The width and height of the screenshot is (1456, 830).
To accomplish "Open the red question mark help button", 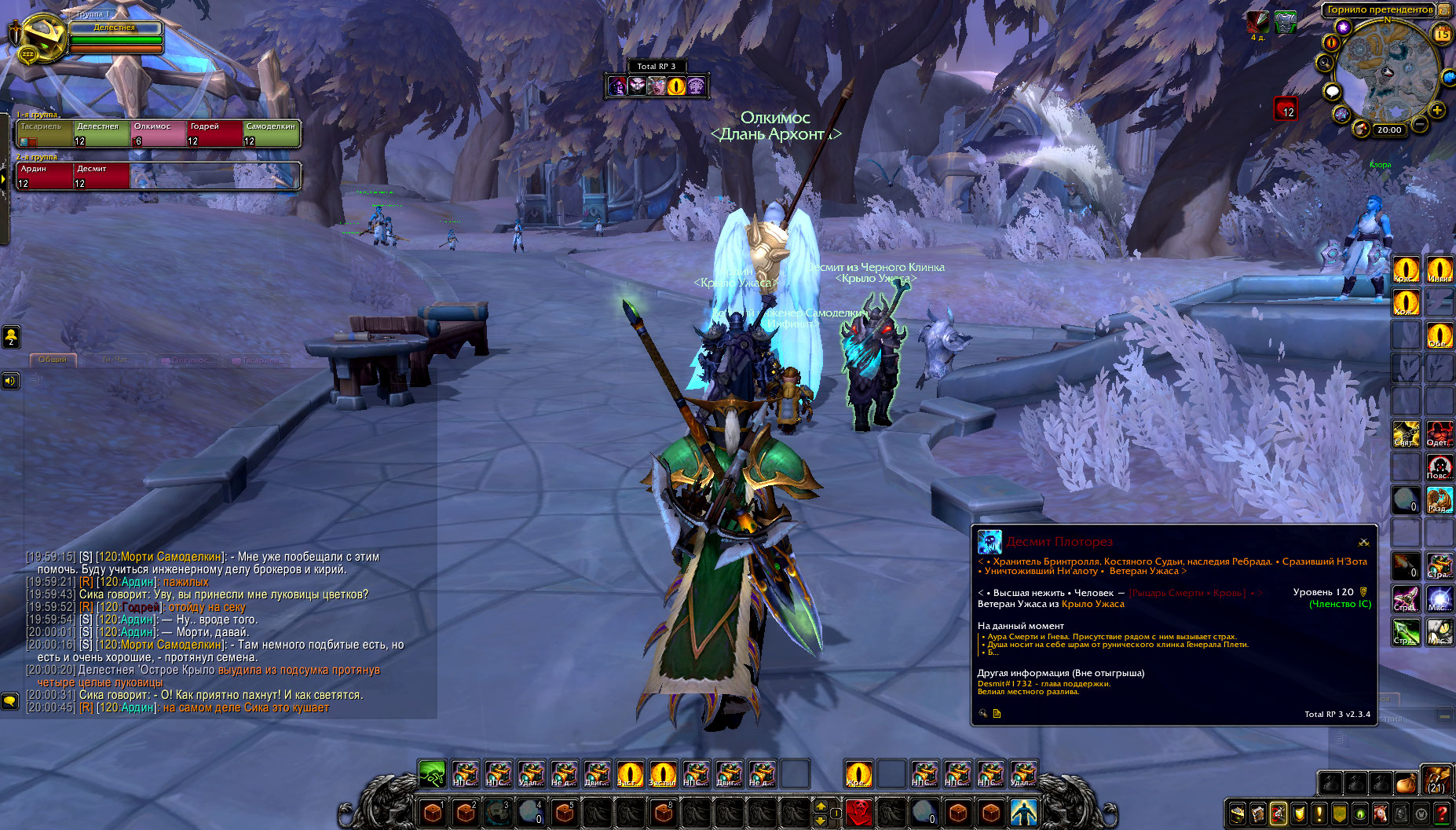I will coord(1442,814).
